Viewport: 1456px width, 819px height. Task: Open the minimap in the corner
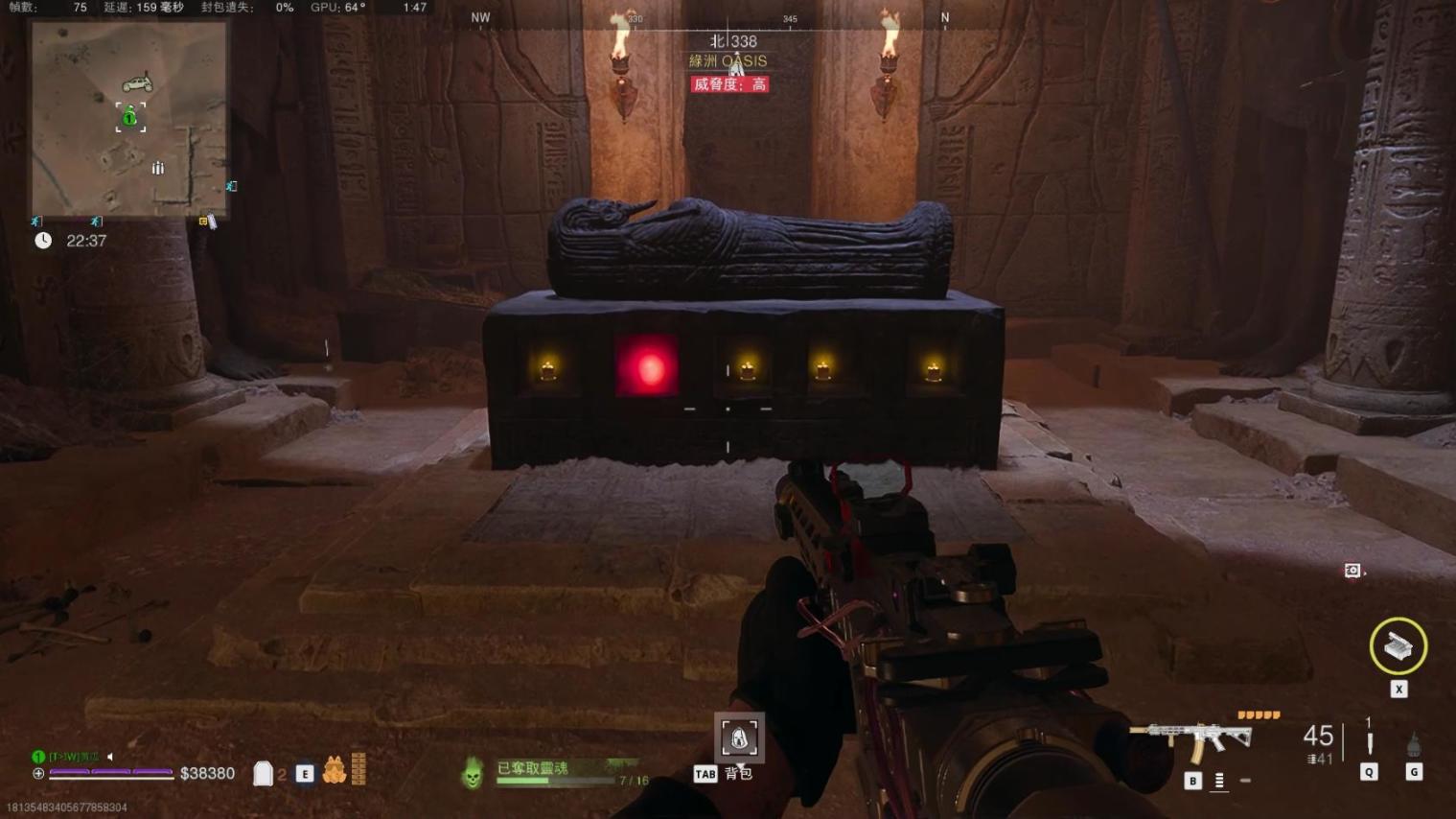129,119
